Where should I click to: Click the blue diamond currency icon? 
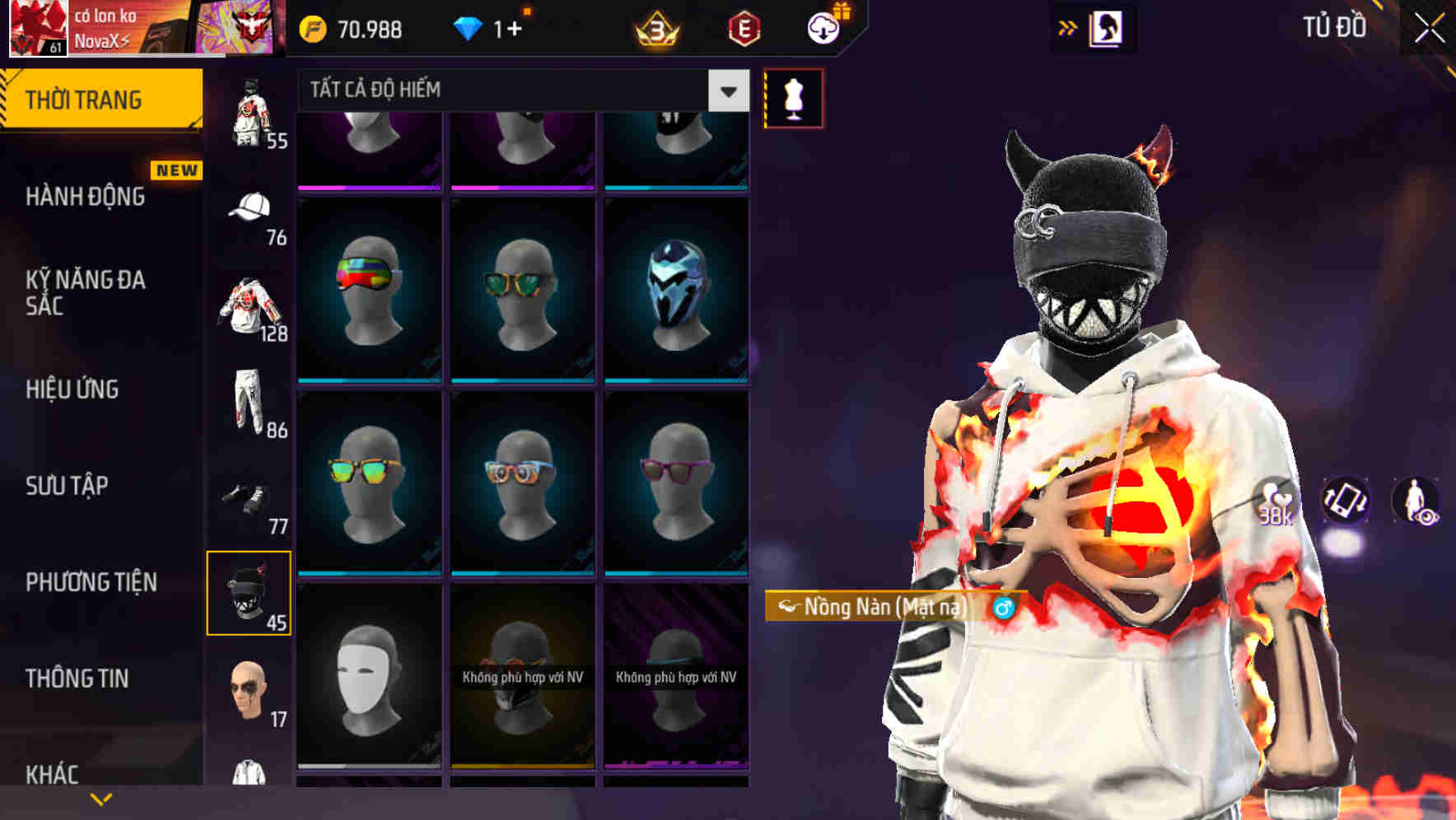pyautogui.click(x=469, y=27)
